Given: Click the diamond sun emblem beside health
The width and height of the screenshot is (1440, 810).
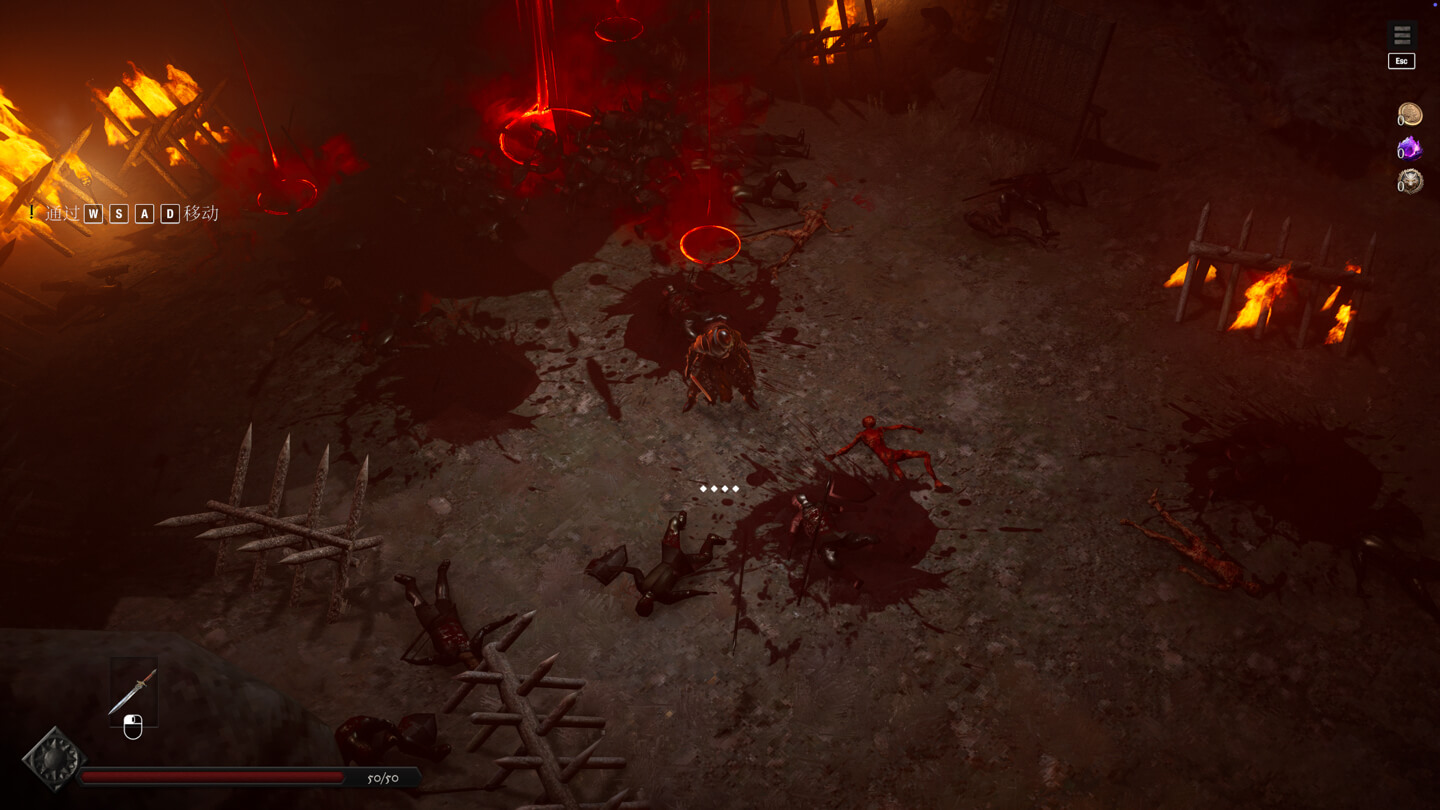Looking at the screenshot, I should pos(53,760).
